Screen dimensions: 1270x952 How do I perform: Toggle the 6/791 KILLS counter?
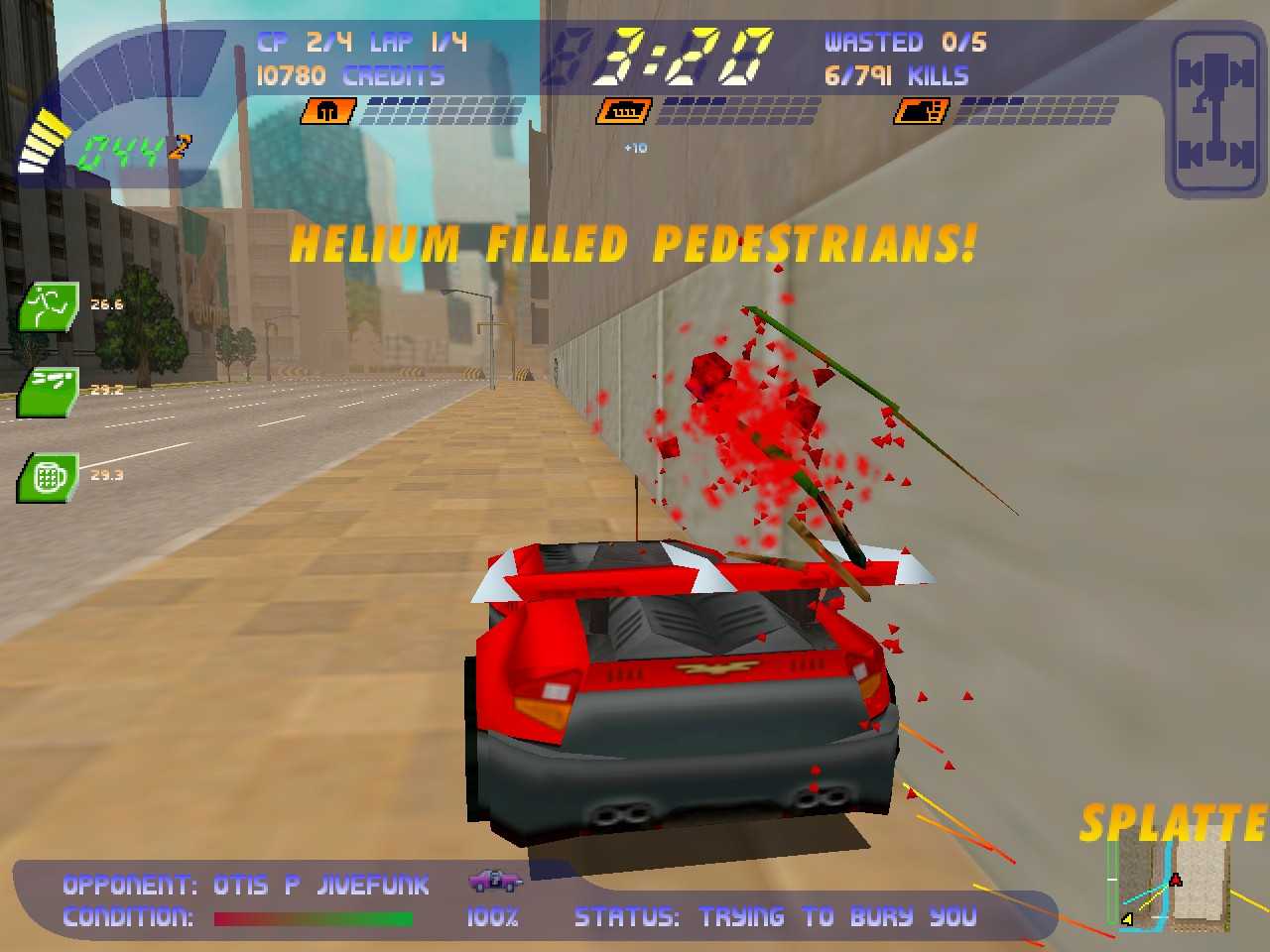(x=898, y=75)
